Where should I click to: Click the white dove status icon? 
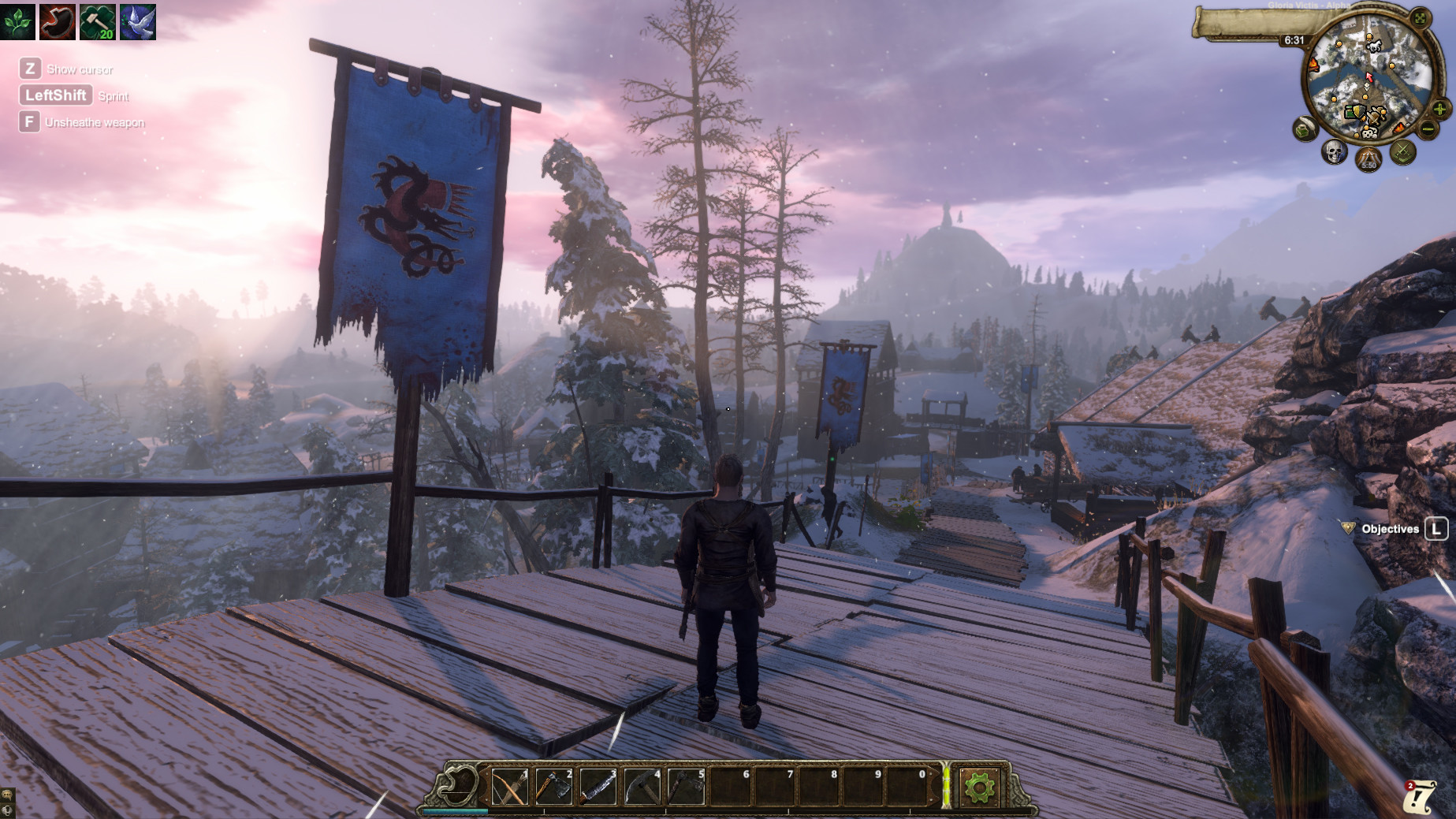(138, 21)
